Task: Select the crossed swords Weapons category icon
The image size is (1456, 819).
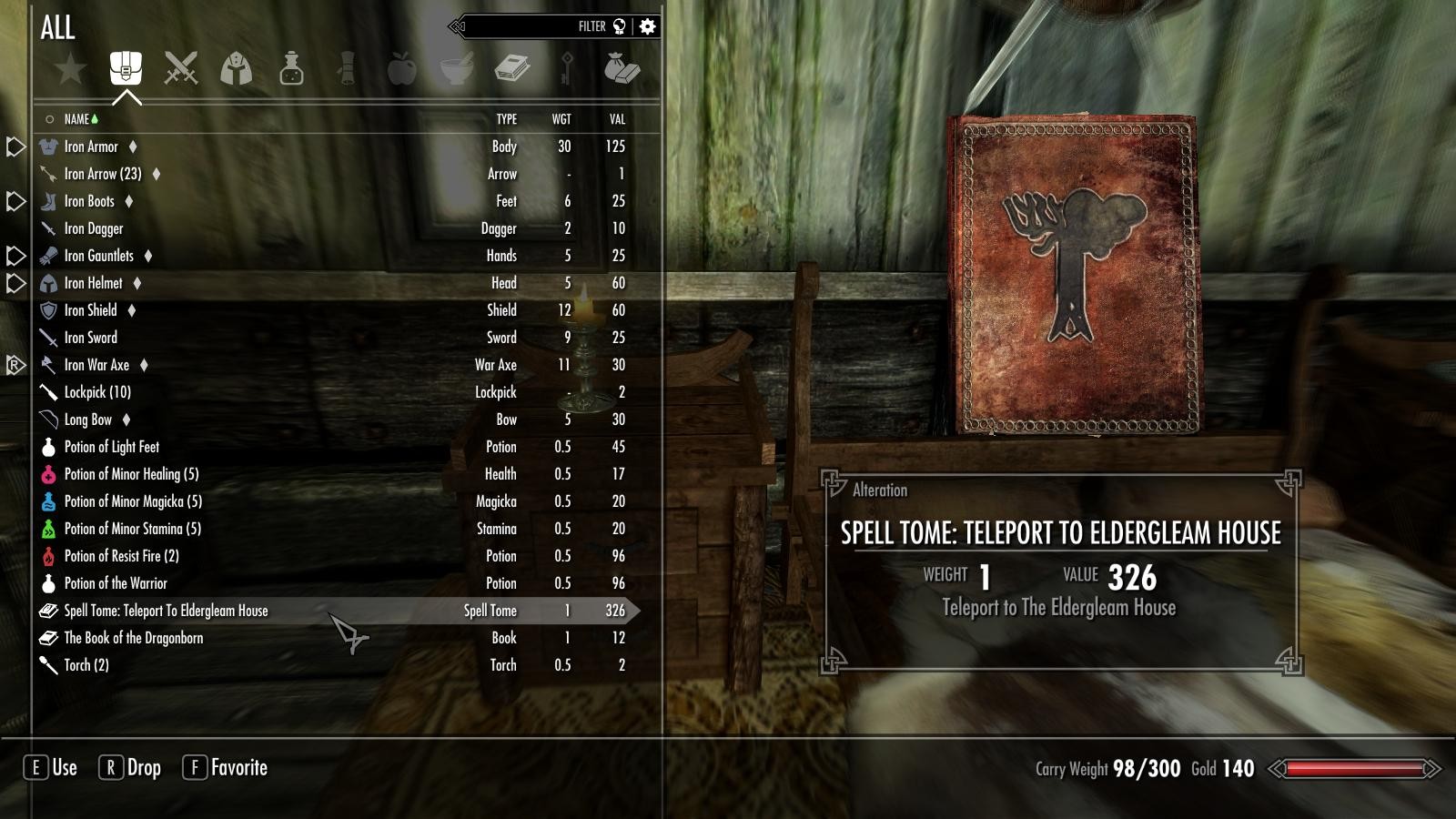Action: (x=181, y=68)
